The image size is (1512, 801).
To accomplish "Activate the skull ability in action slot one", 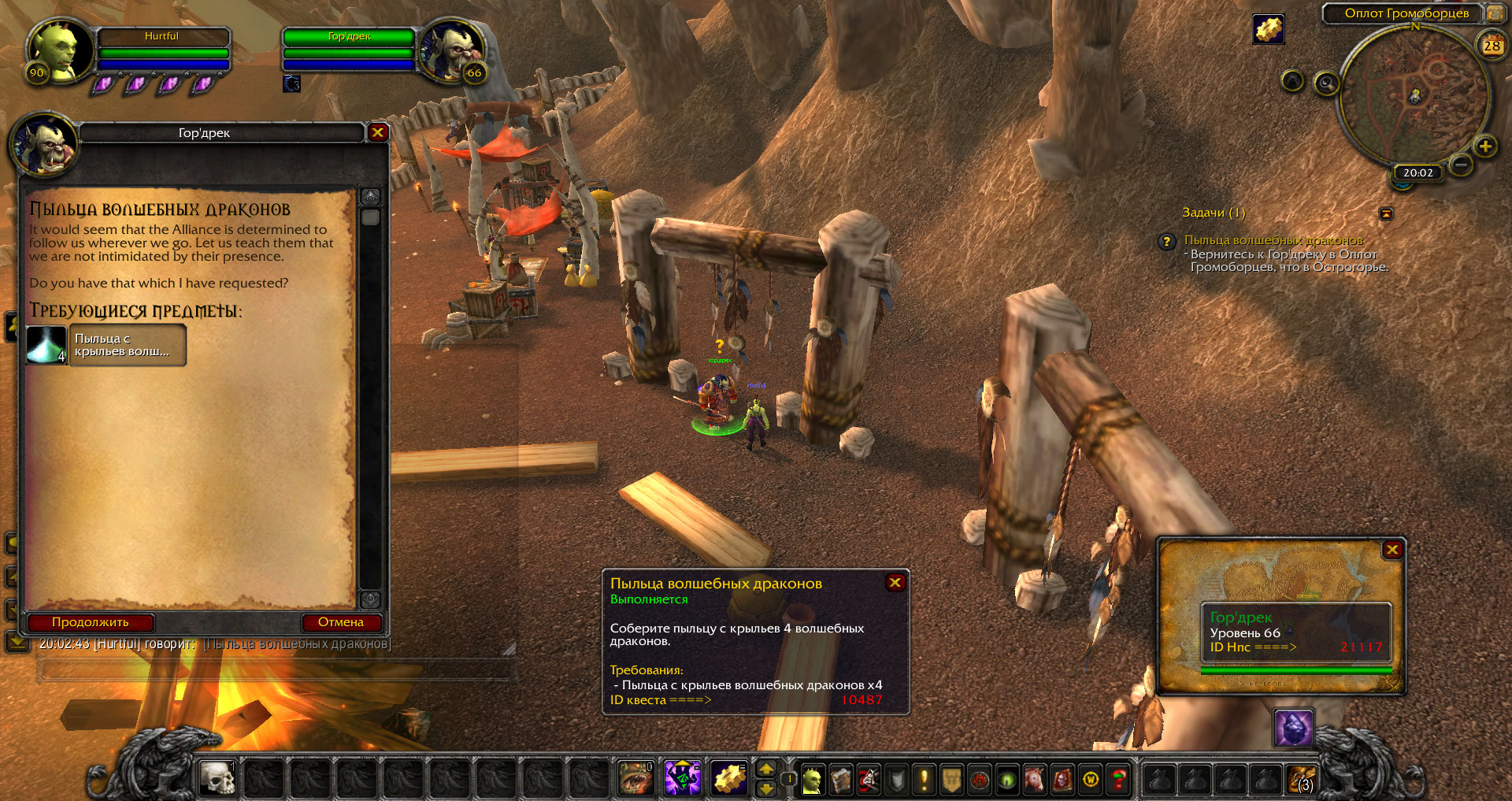I will [x=217, y=779].
